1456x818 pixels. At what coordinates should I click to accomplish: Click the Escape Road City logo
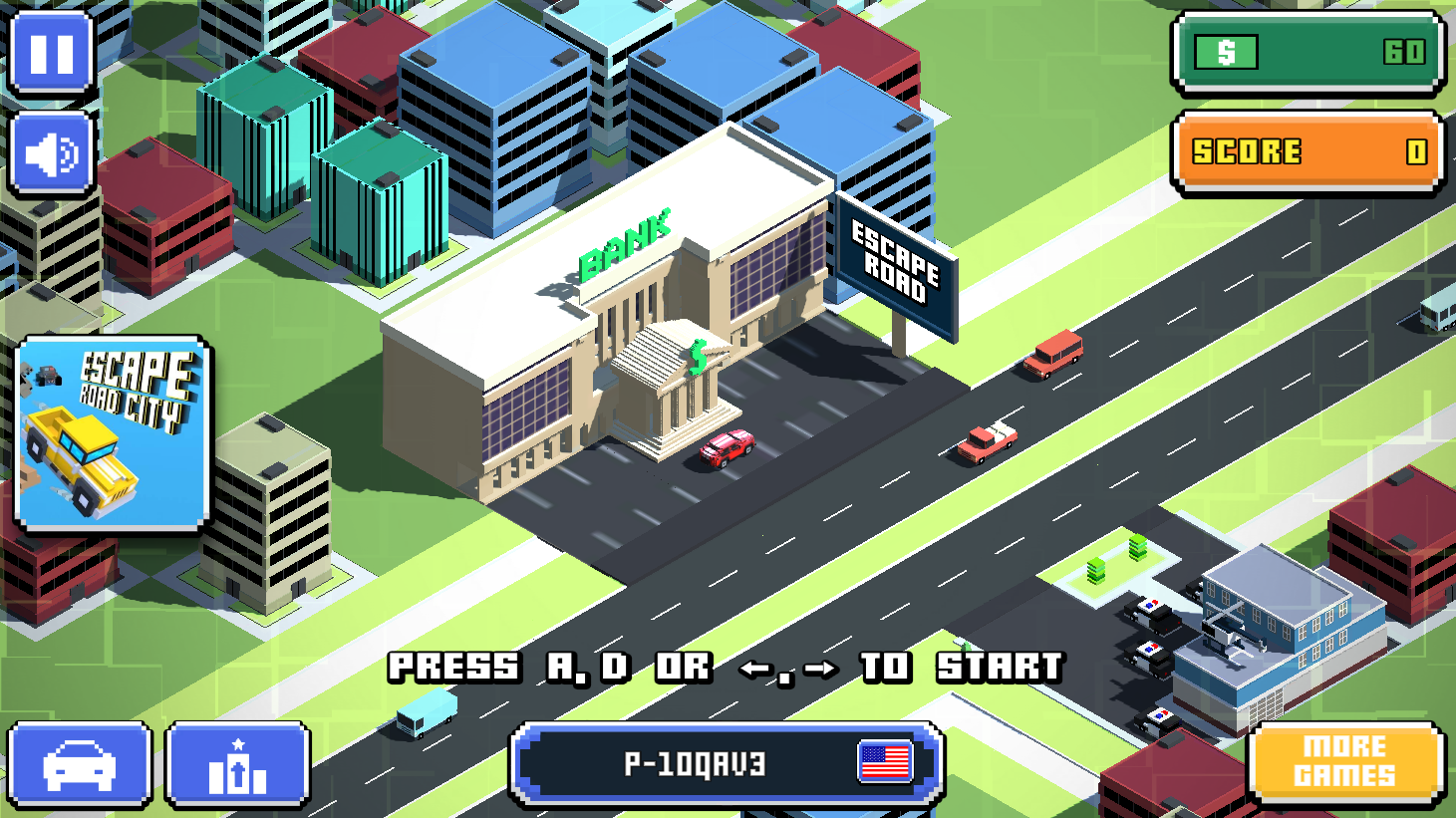[108, 433]
